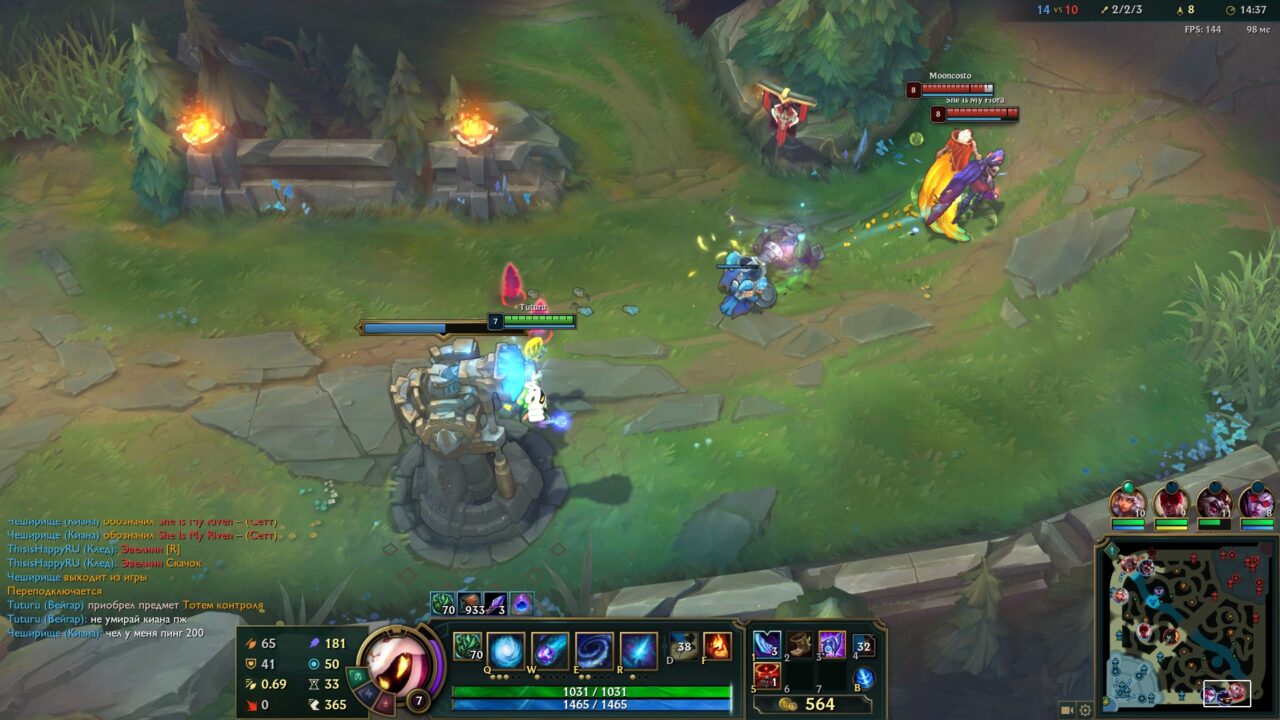Image resolution: width=1280 pixels, height=720 pixels.
Task: Cast Veigar's Q Baleful Strike ability icon
Action: pos(508,649)
